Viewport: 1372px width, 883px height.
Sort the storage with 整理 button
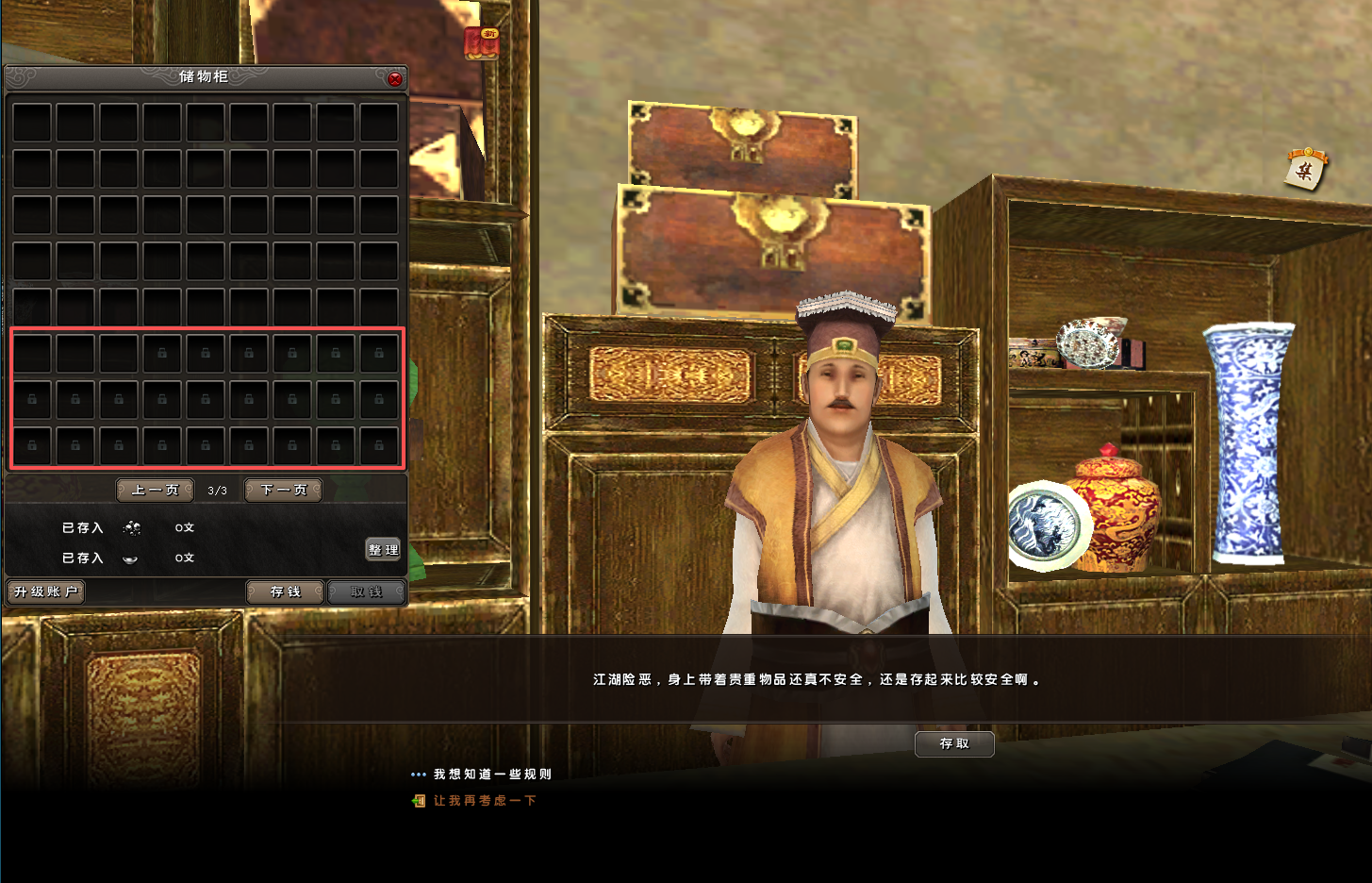(x=383, y=550)
